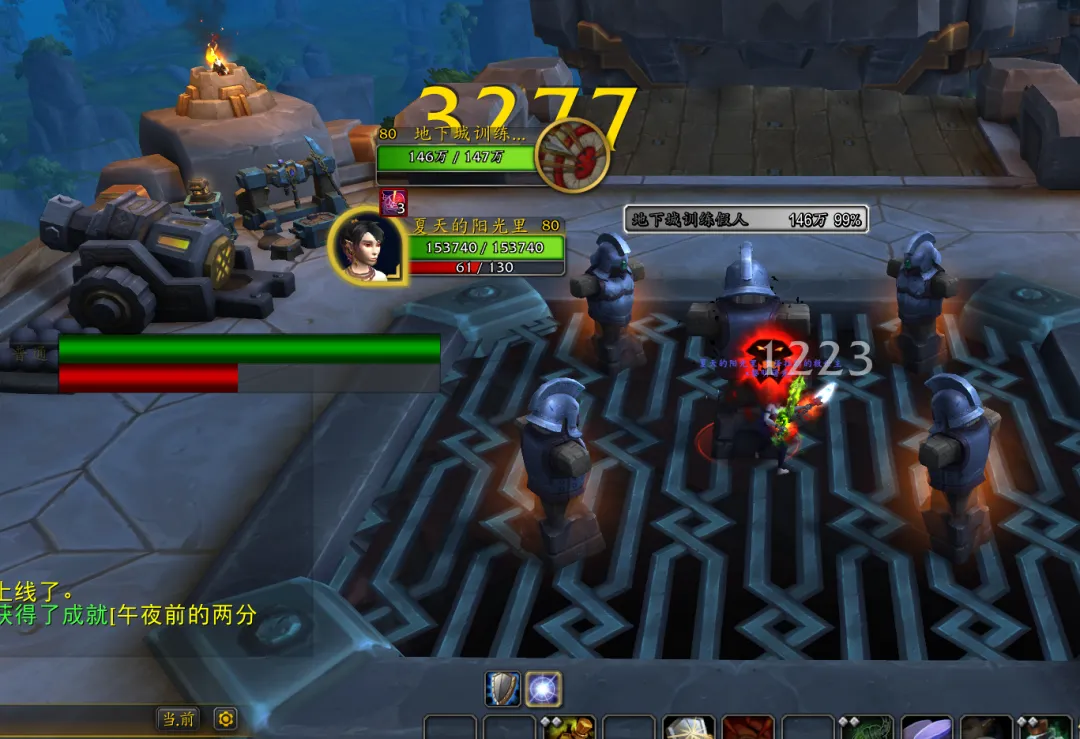Image resolution: width=1080 pixels, height=739 pixels.
Task: Activate the silver helmet ability slot
Action: [x=689, y=729]
